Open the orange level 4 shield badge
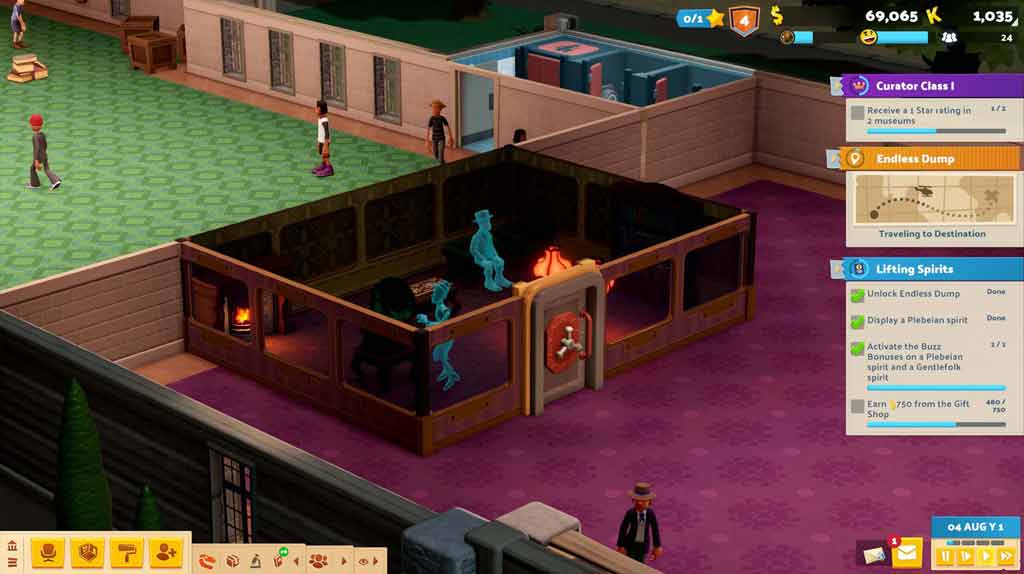 click(743, 20)
